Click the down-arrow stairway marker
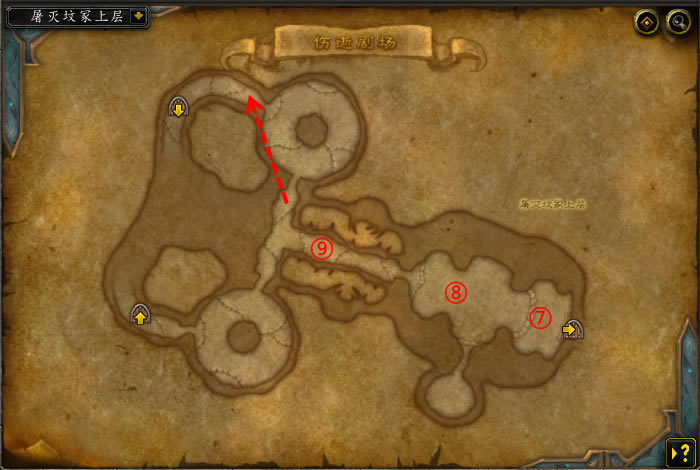700x470 pixels. pyautogui.click(x=179, y=107)
